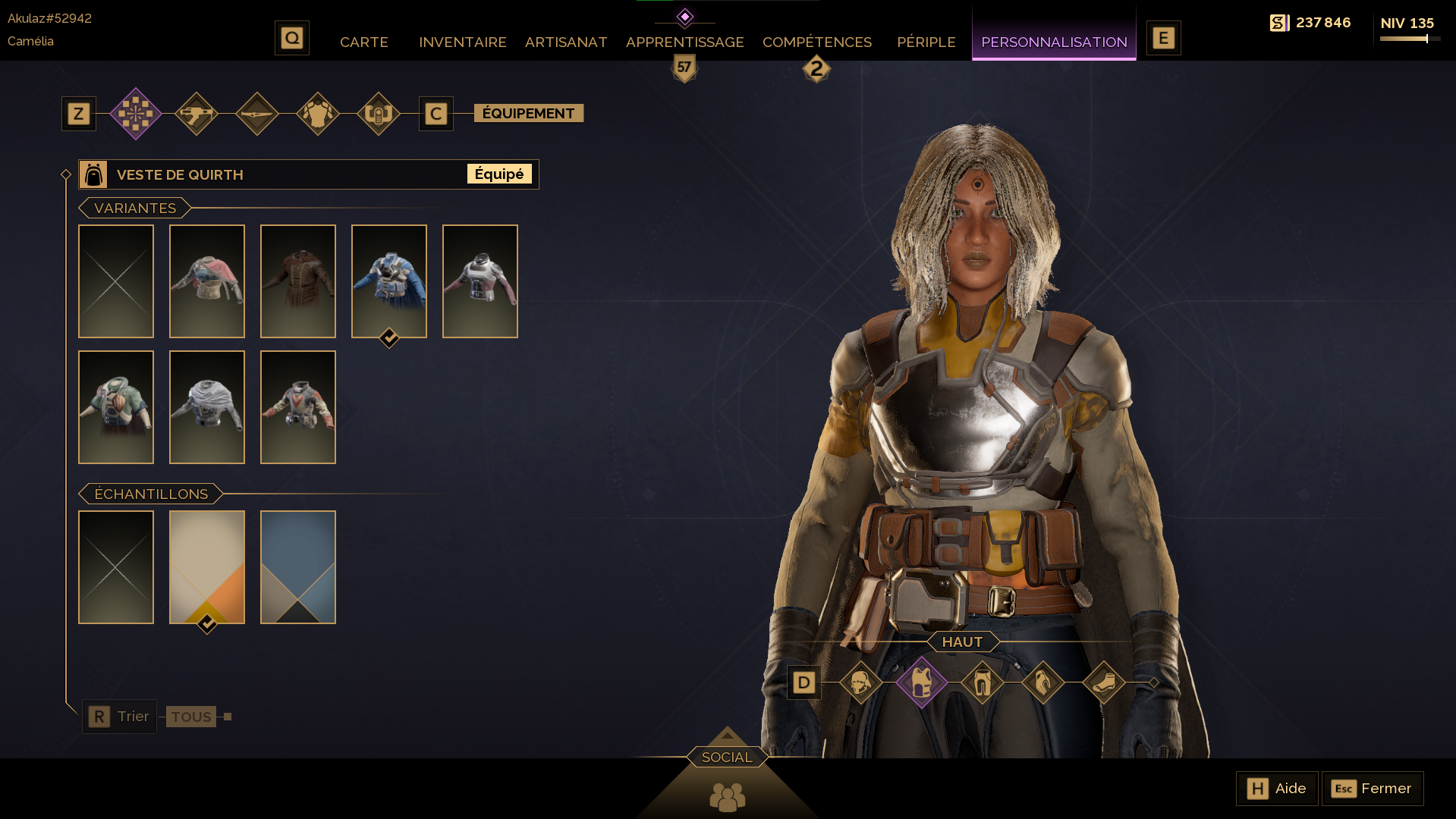Choose the trousers slot icon
The image size is (1456, 819).
982,682
